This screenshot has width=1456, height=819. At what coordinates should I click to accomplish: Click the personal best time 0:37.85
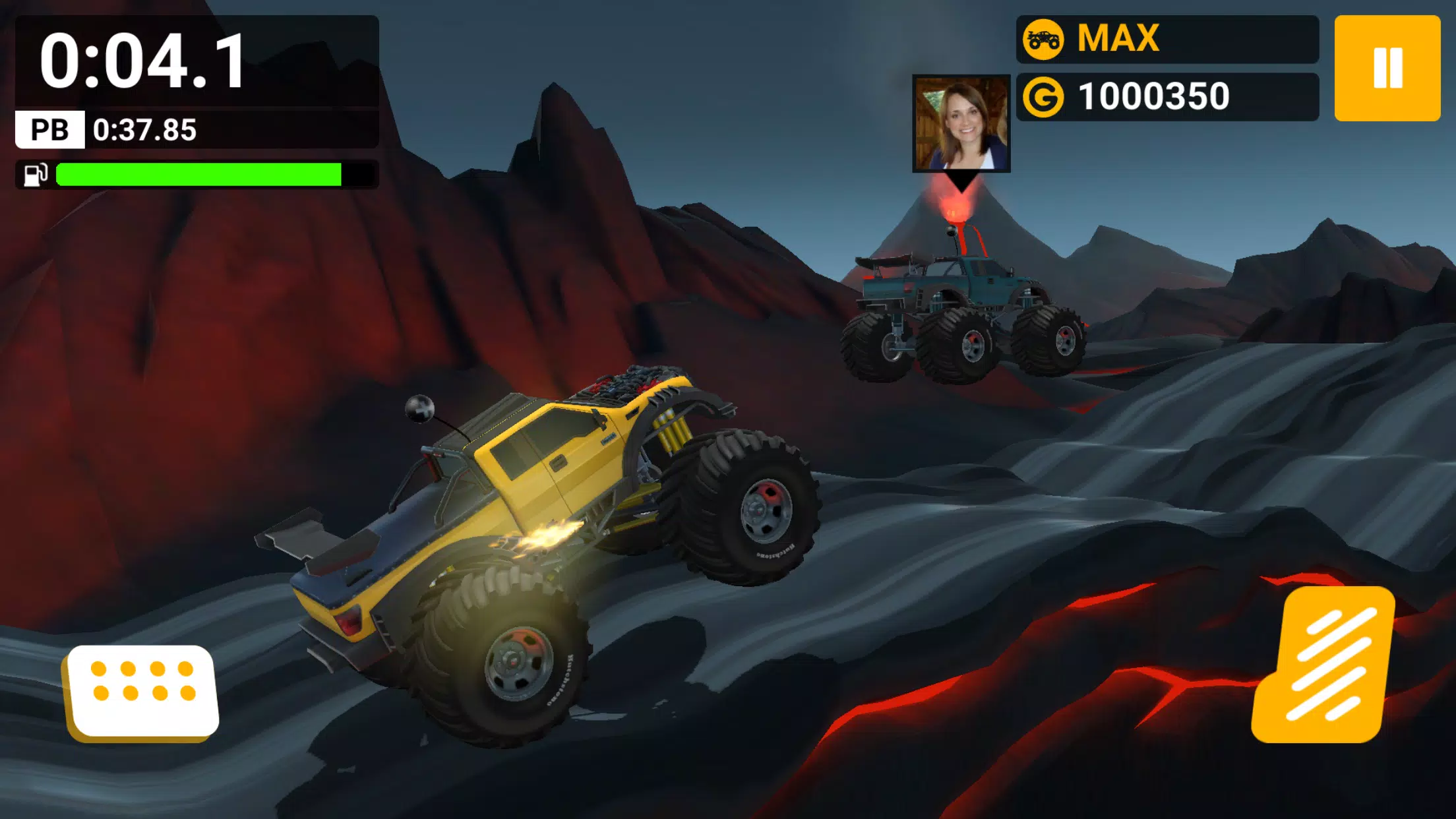coord(144,129)
